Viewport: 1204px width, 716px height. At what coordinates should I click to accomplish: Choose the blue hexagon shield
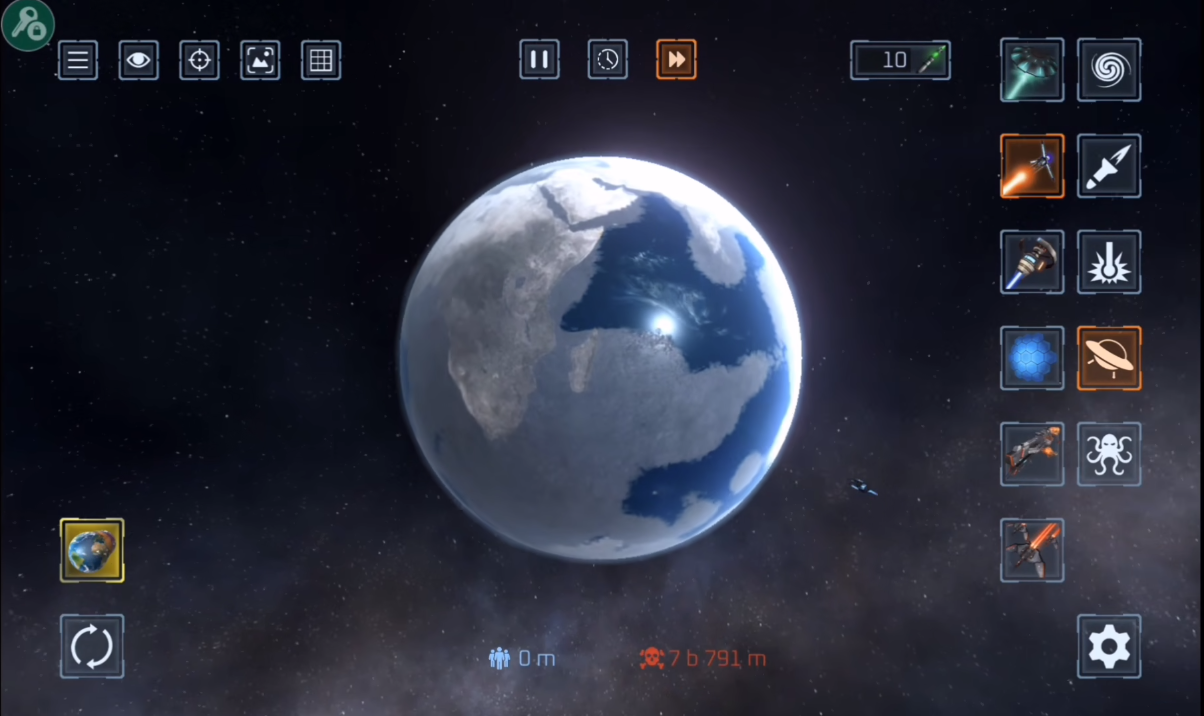click(1032, 358)
